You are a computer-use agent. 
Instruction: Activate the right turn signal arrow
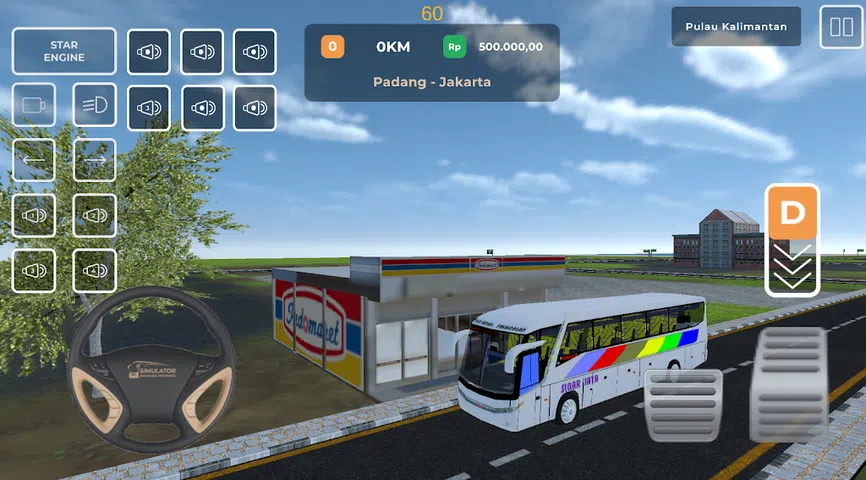pos(94,160)
